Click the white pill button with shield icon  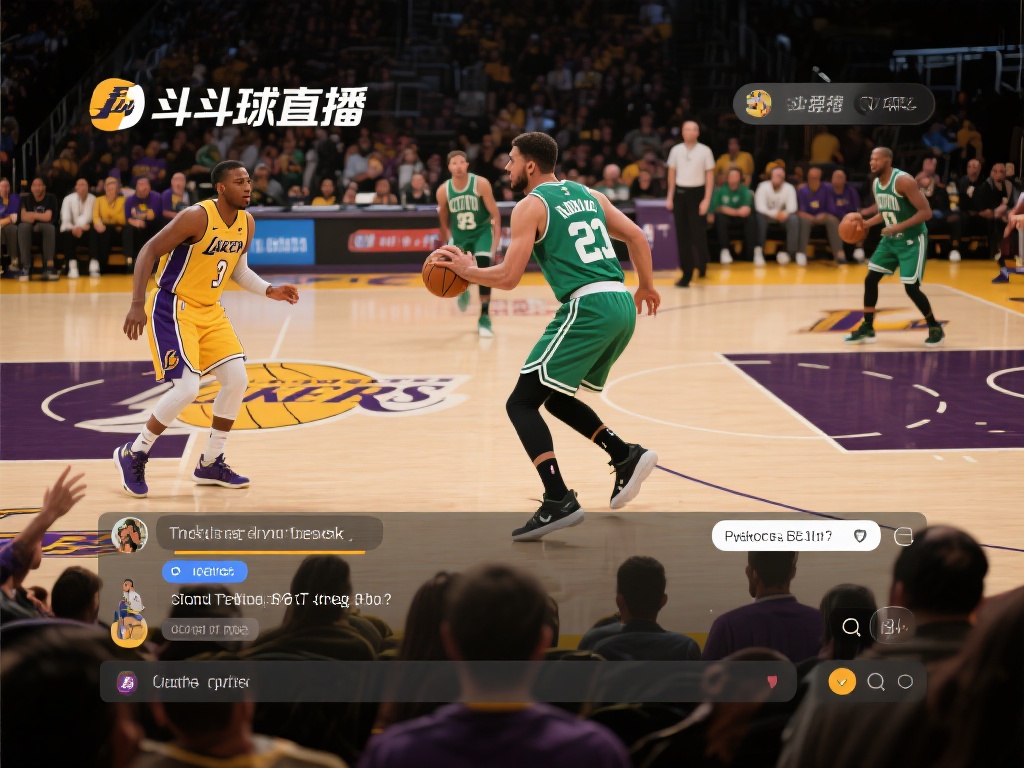point(795,536)
